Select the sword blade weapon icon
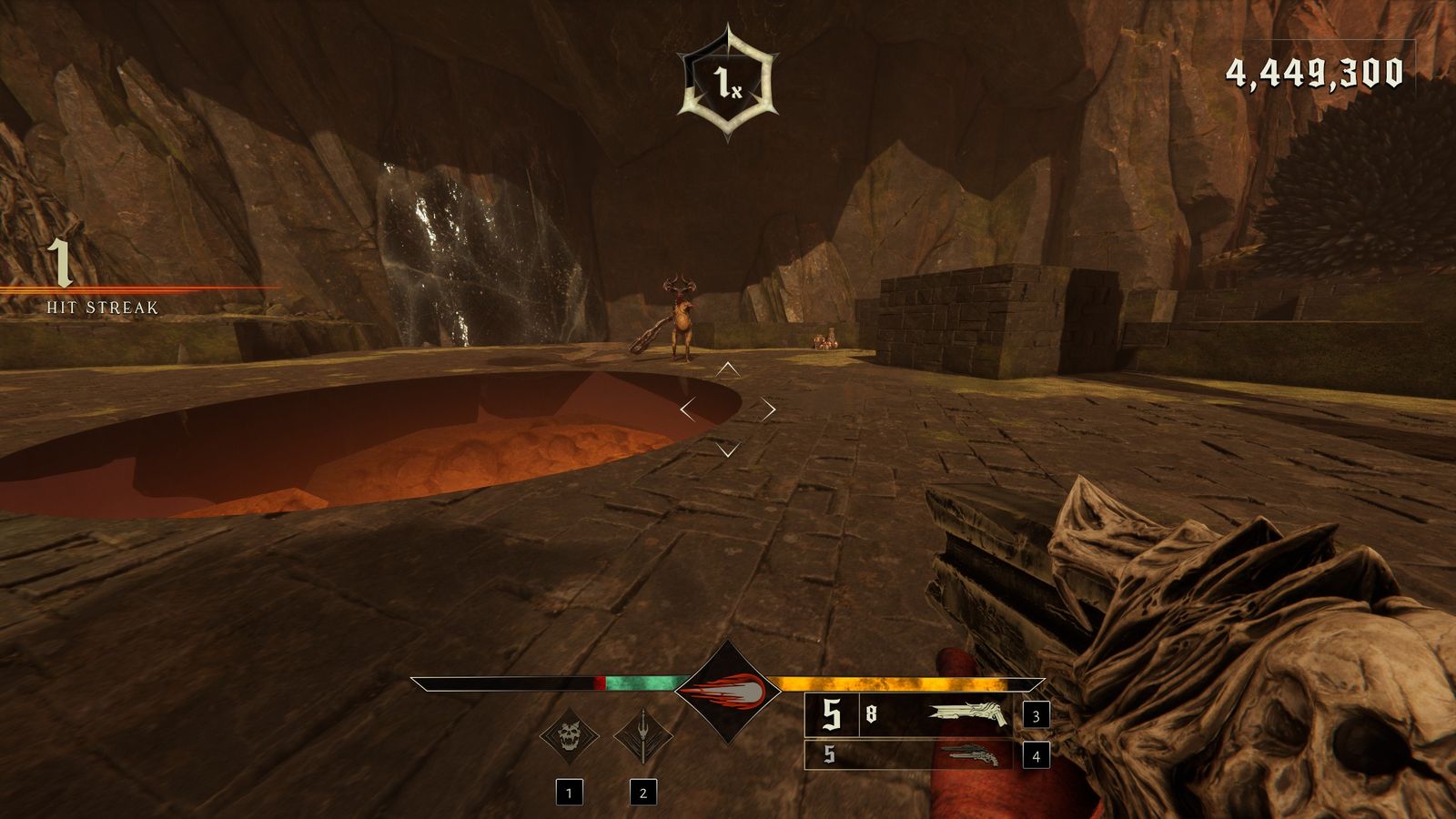Viewport: 1456px width, 819px height. pyautogui.click(x=642, y=735)
